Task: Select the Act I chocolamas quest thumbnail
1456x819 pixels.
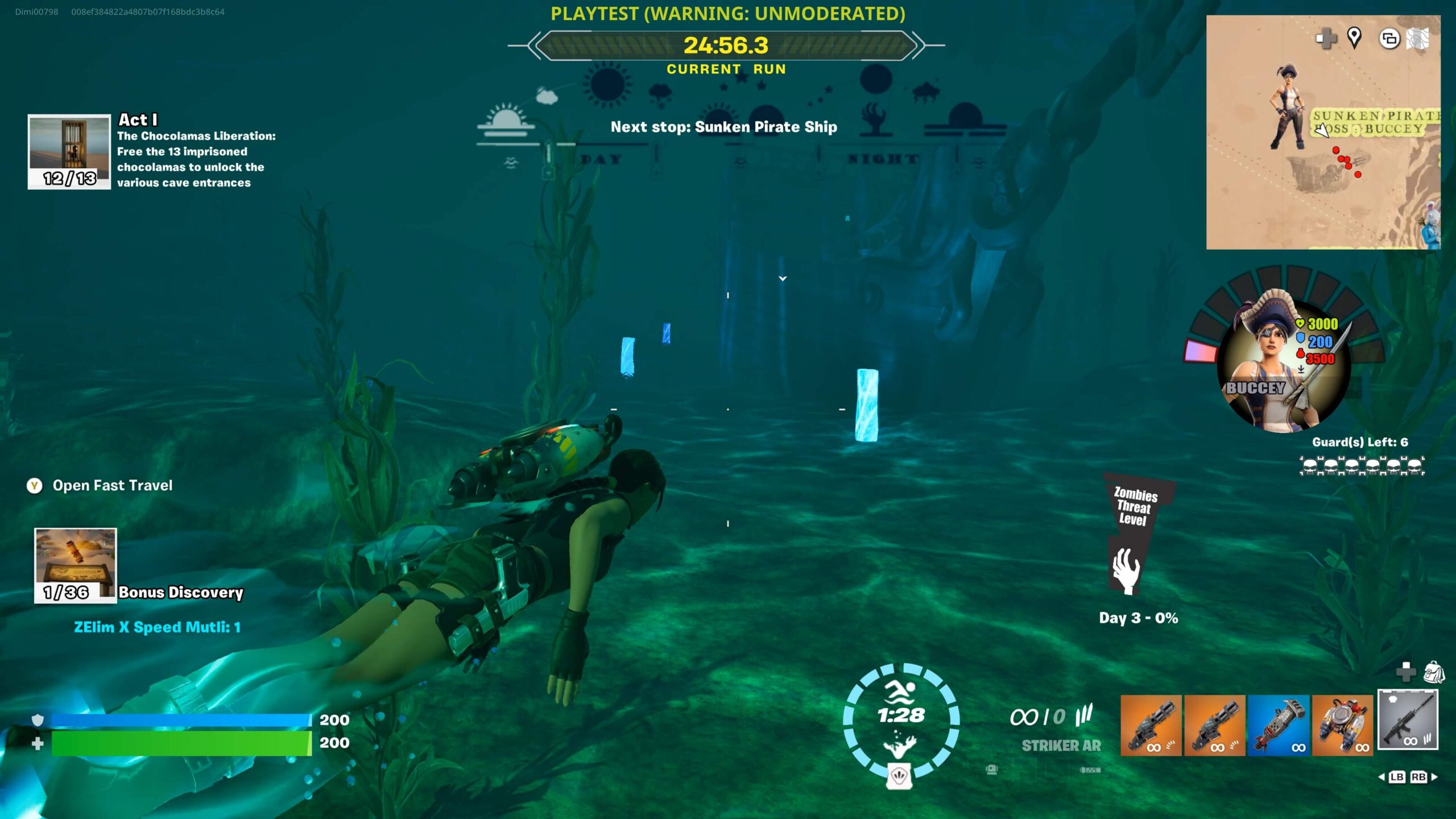Action: click(x=69, y=151)
